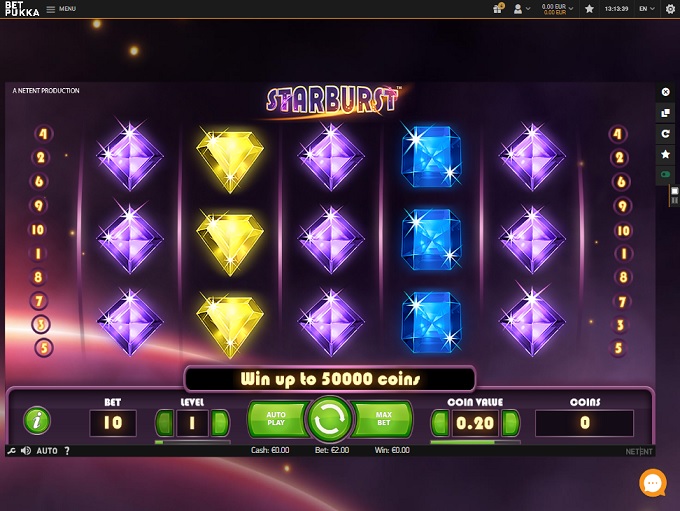The width and height of the screenshot is (680, 511).
Task: Open the green info paytable button
Action: [37, 421]
